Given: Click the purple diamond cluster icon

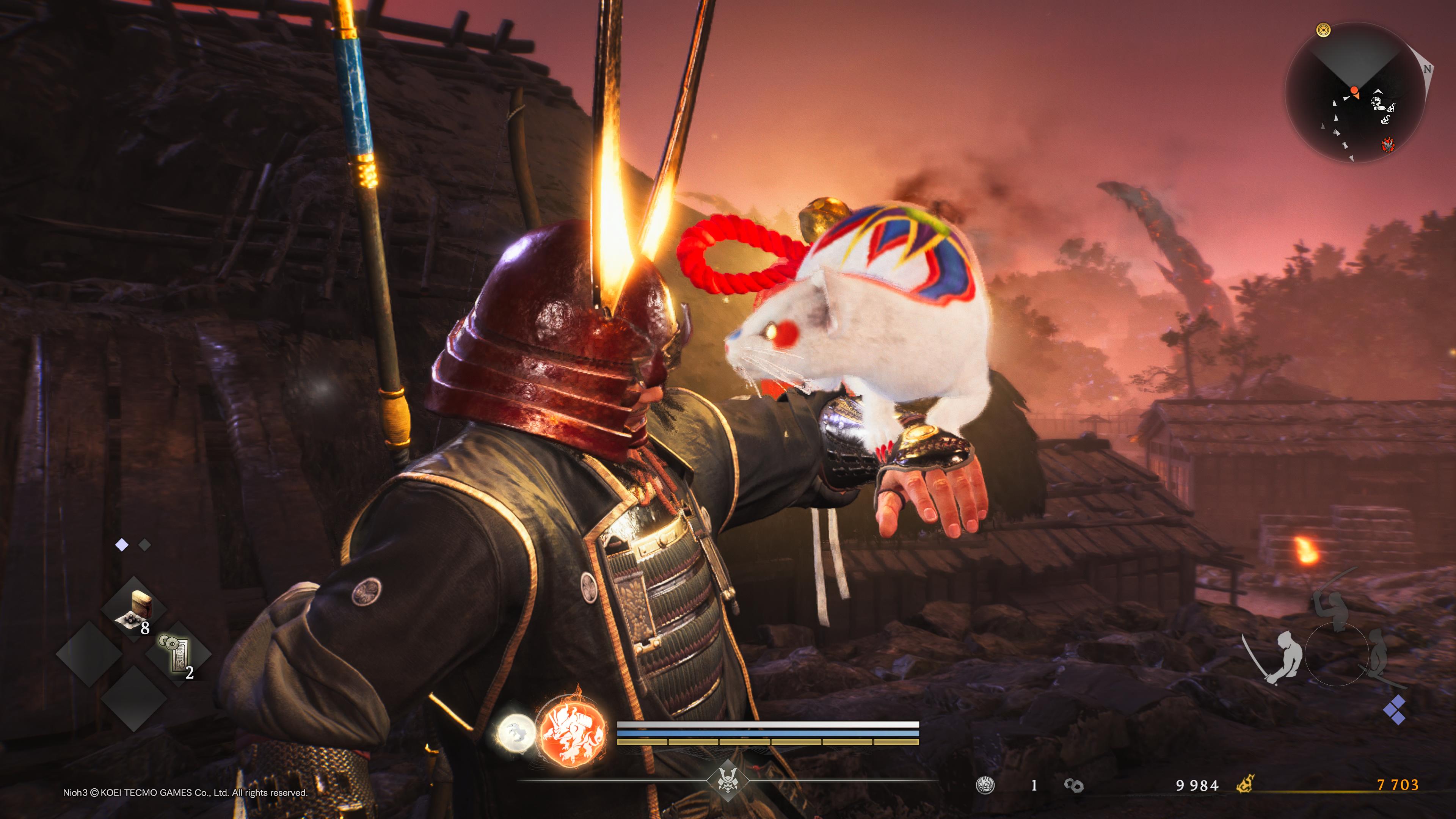Looking at the screenshot, I should [x=1395, y=709].
